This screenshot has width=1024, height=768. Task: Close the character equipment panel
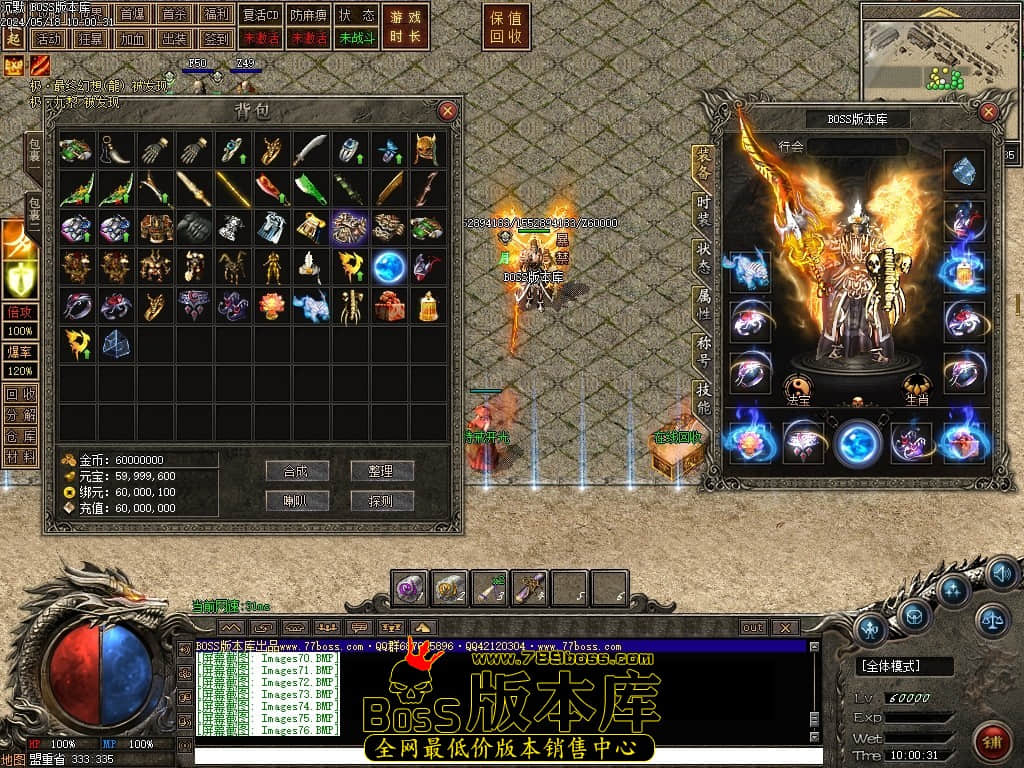click(989, 112)
